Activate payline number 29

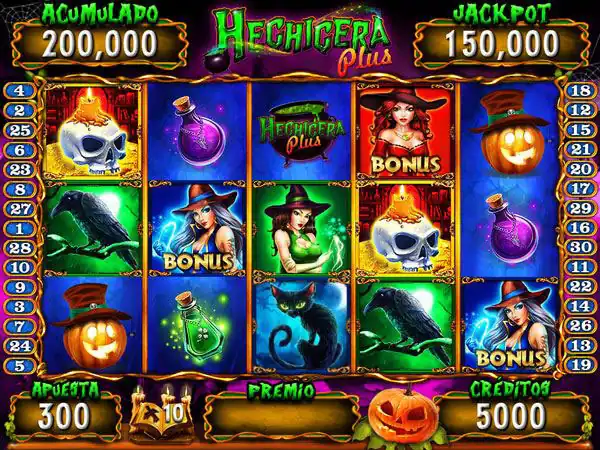pos(580,208)
